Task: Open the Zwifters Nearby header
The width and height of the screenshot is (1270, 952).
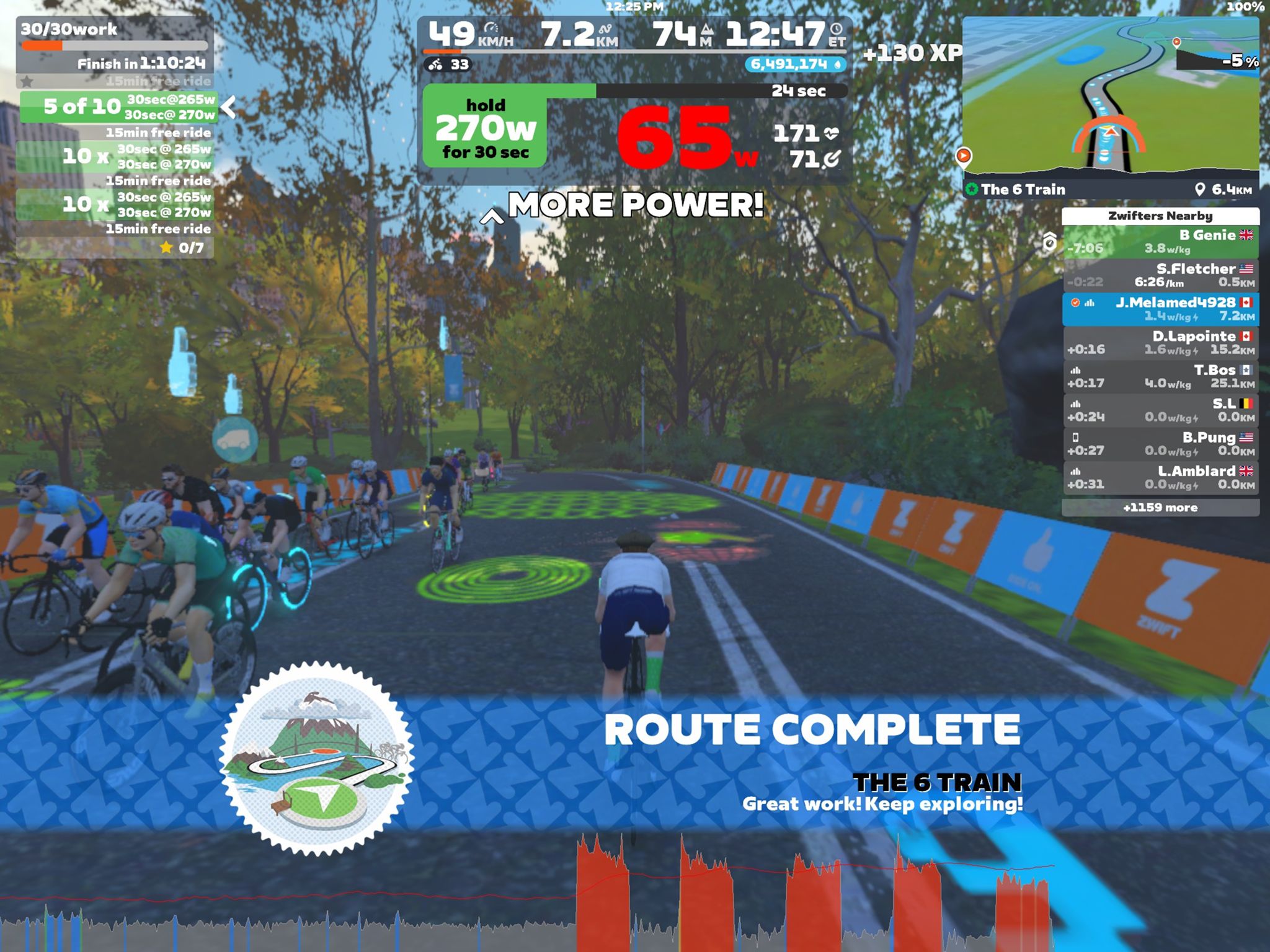Action: point(1160,216)
